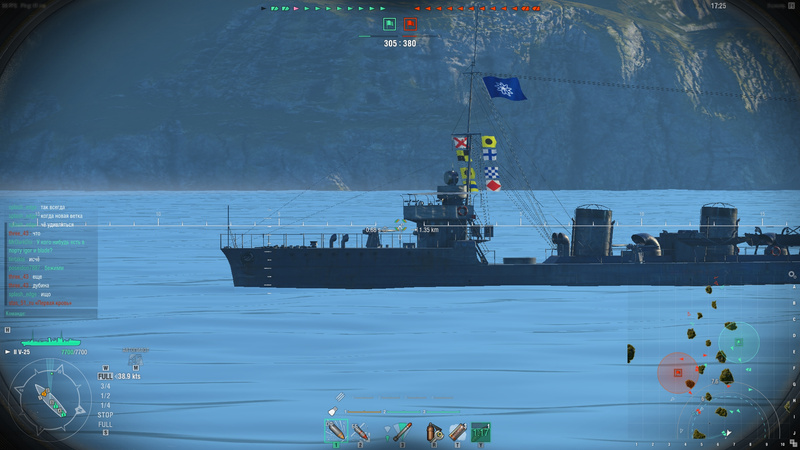This screenshot has height=450, width=800.
Task: Select the high-explosive shell ammo slot
Action: pyautogui.click(x=335, y=431)
